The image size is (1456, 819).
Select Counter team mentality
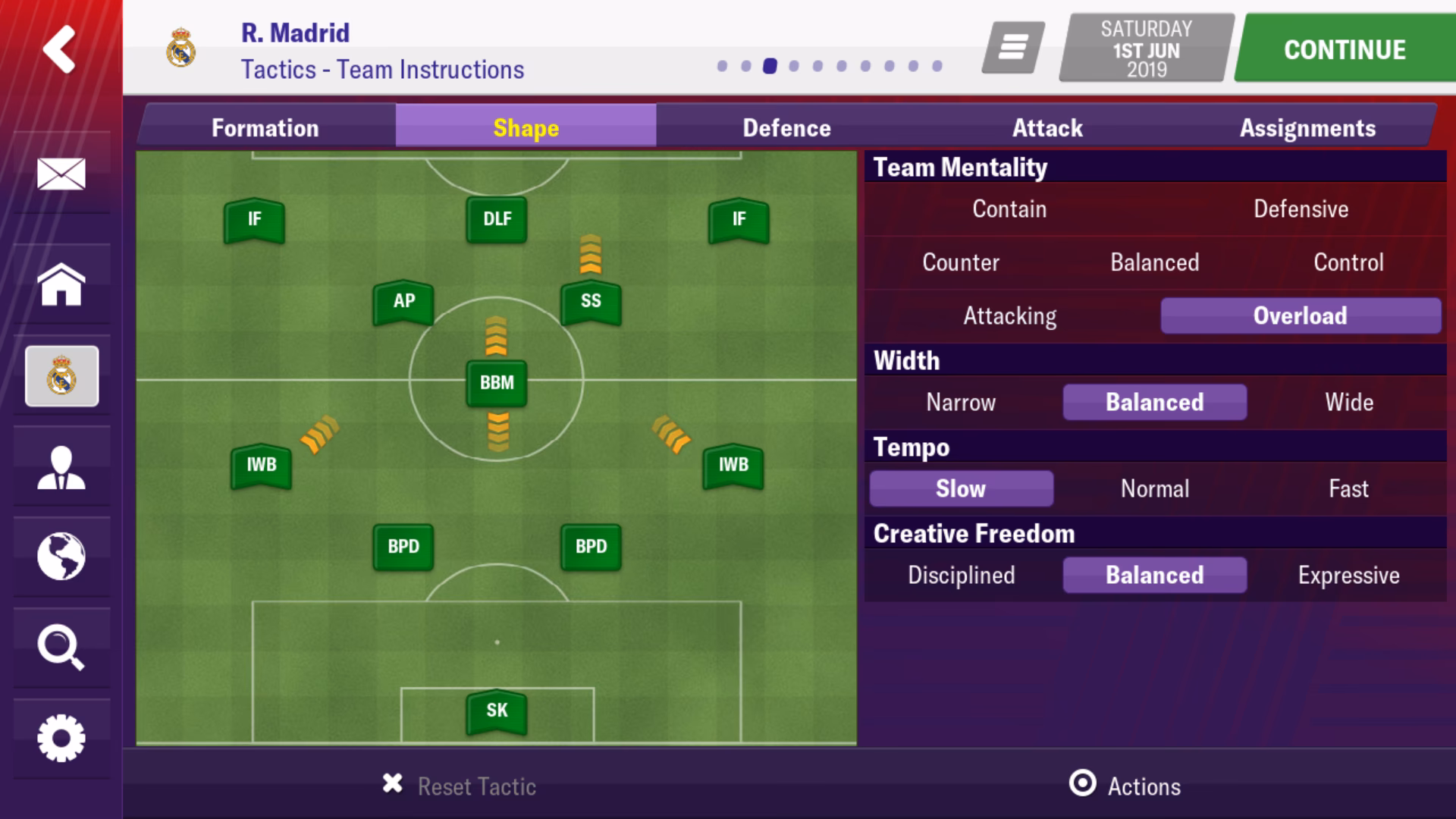coord(960,262)
